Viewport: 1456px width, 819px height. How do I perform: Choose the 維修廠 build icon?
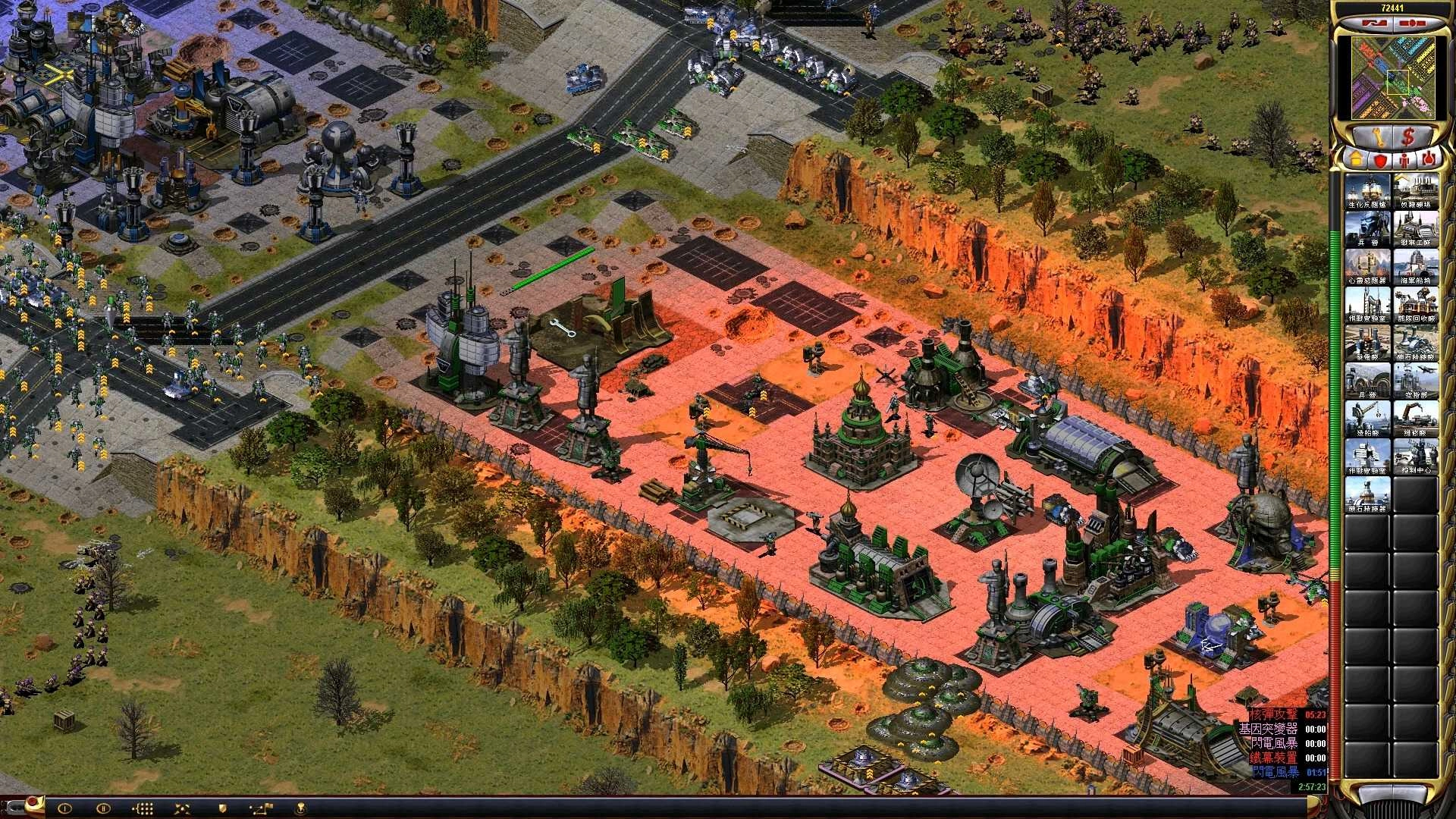(1415, 419)
